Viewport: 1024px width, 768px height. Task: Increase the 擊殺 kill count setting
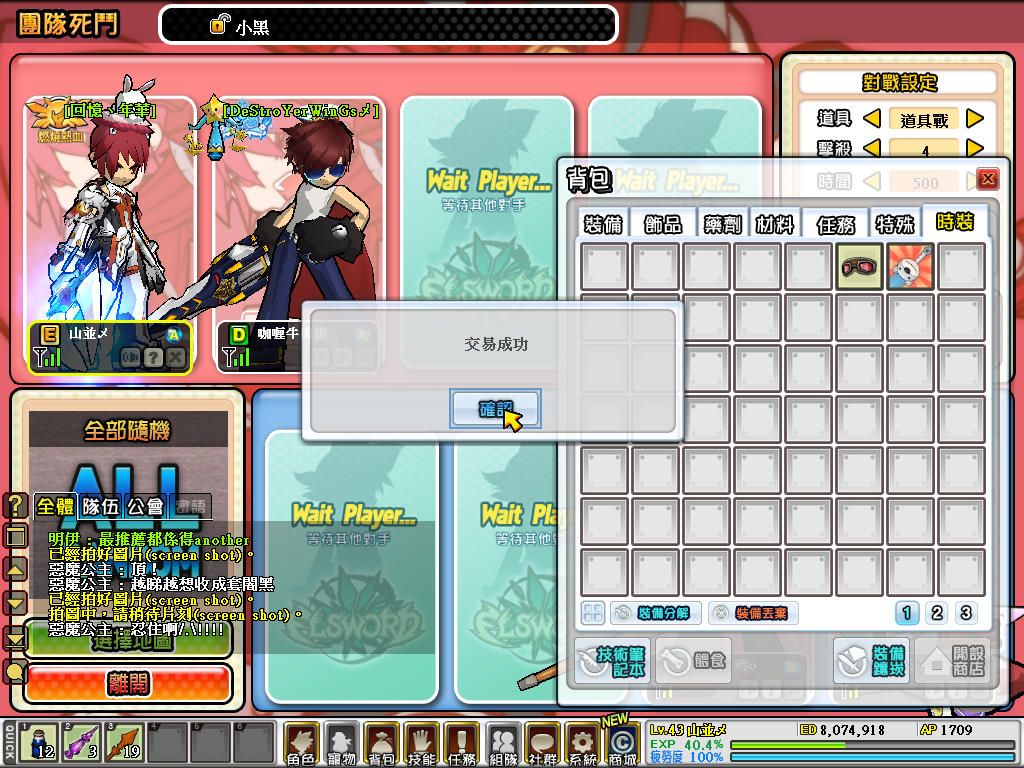click(x=975, y=150)
